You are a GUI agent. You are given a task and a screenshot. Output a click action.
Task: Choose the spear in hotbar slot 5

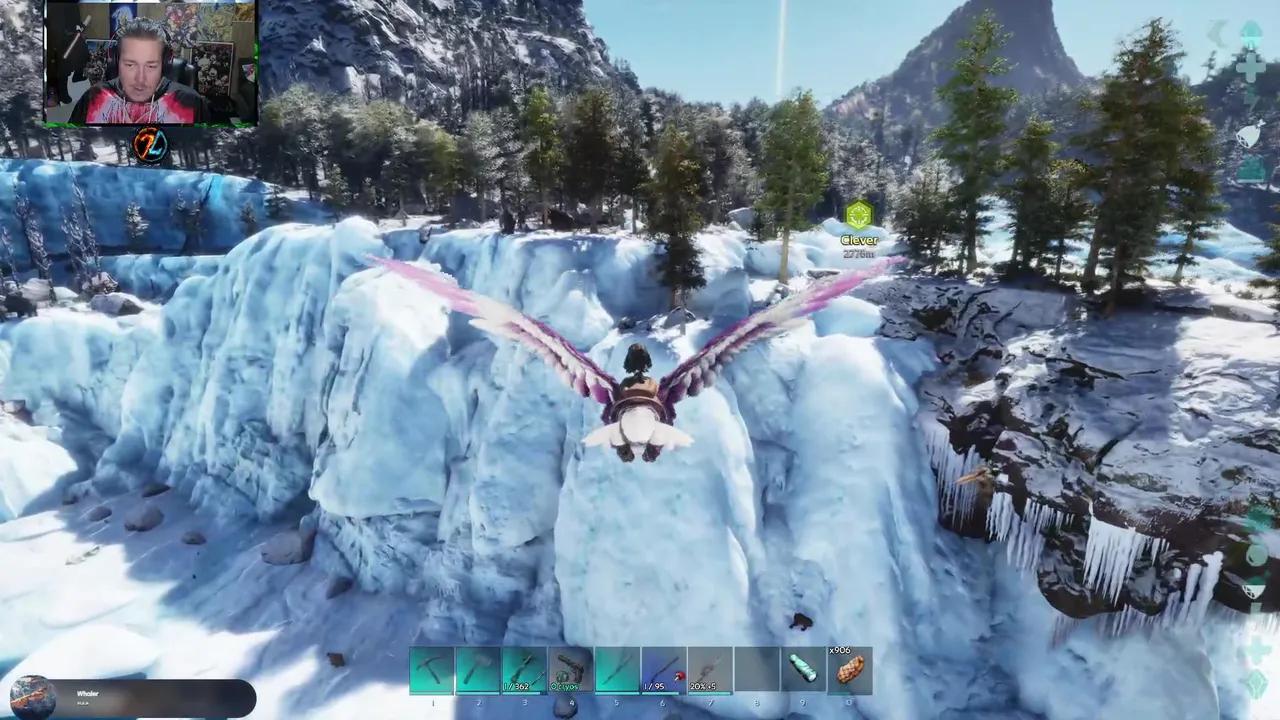617,670
